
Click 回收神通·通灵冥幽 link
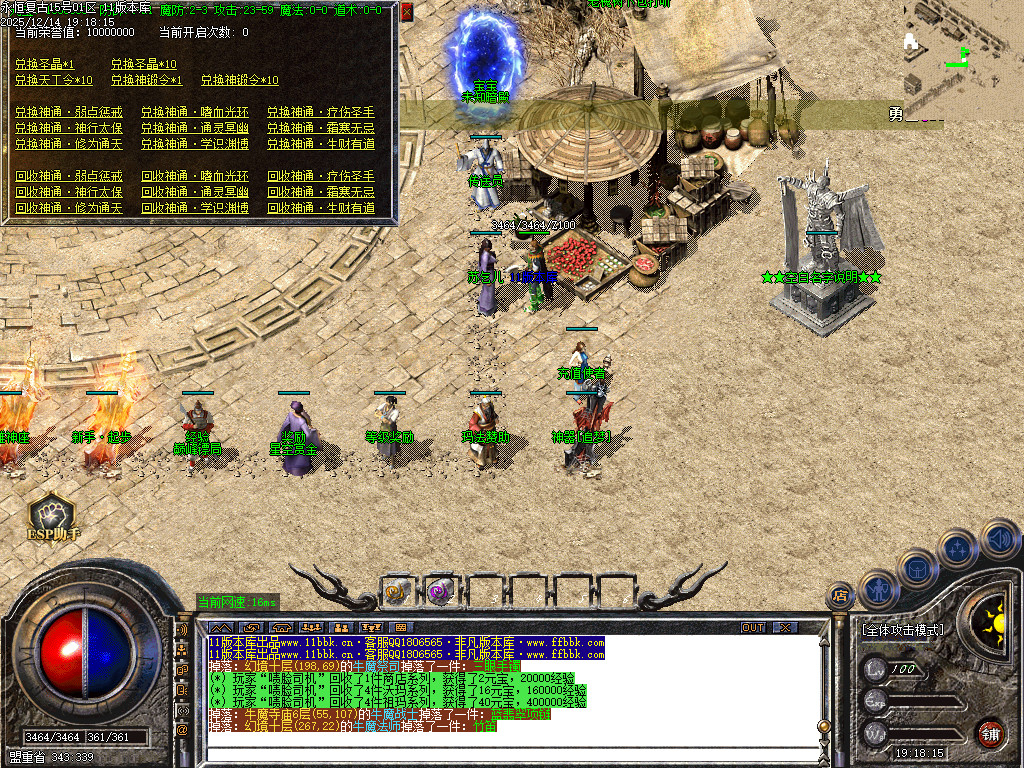[195, 192]
